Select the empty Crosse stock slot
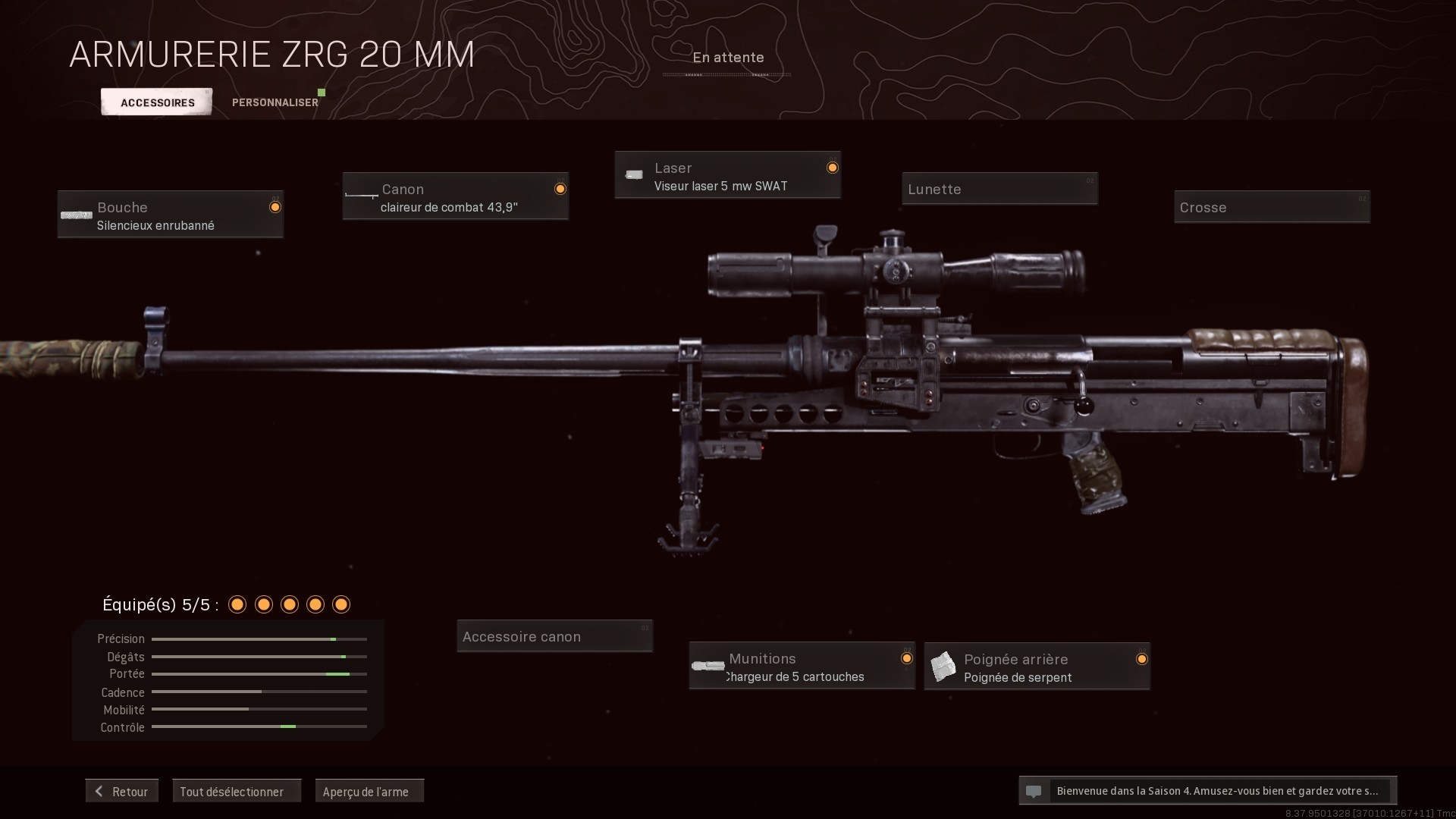Image resolution: width=1456 pixels, height=819 pixels. 1272,207
